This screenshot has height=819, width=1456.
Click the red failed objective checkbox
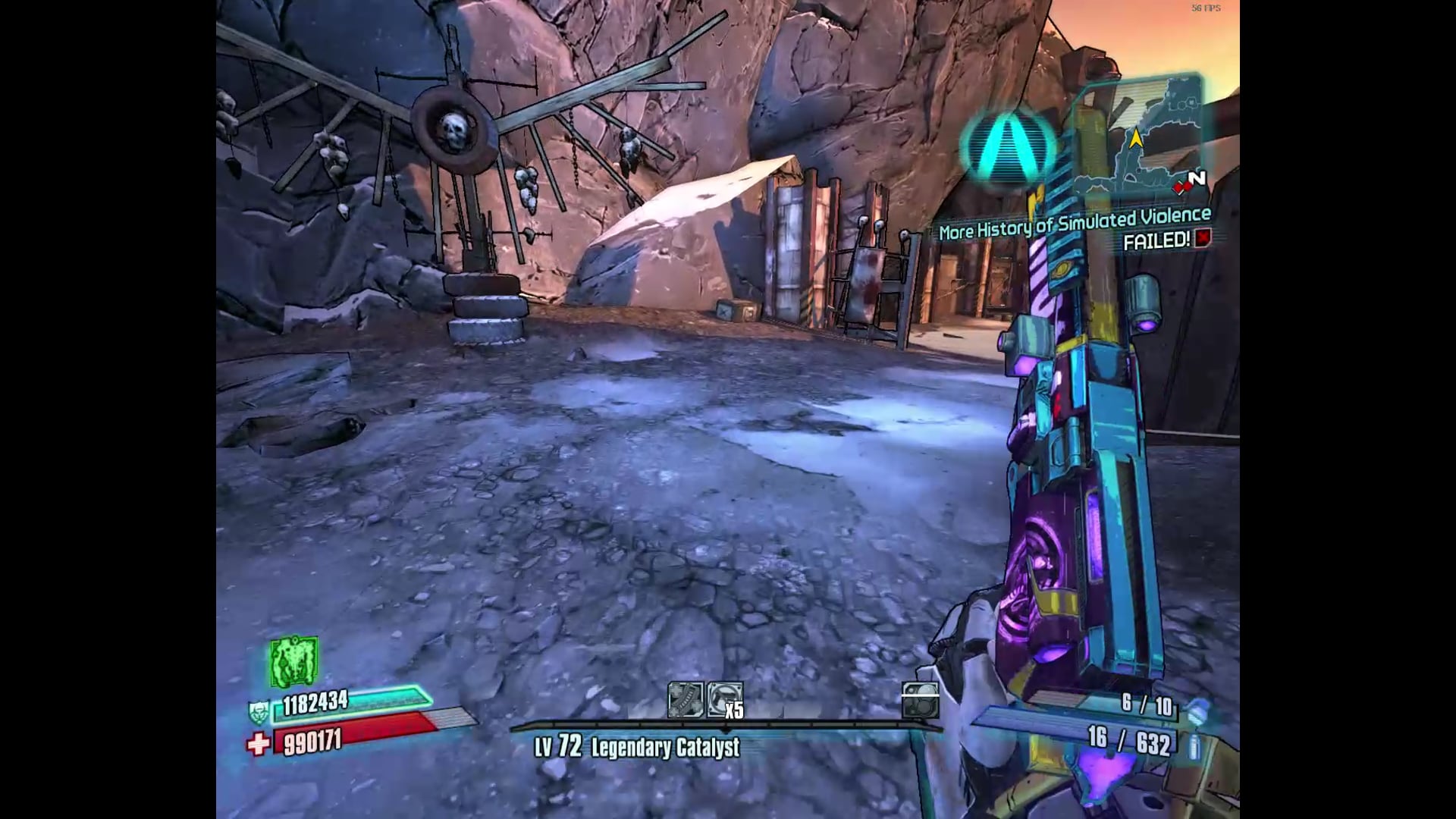click(x=1203, y=239)
